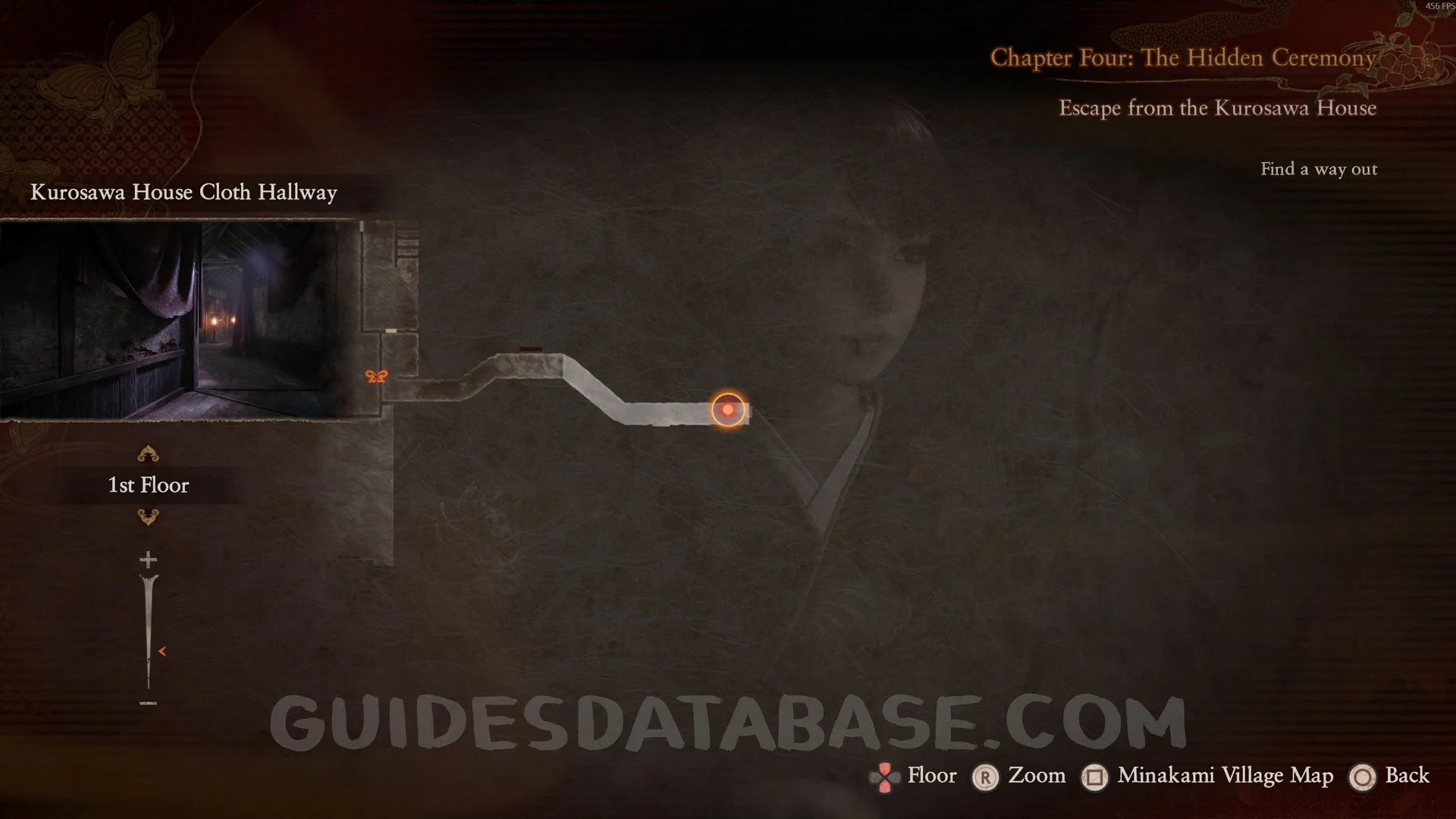Zoom out with the minus sign
The image size is (1456, 819).
[148, 703]
